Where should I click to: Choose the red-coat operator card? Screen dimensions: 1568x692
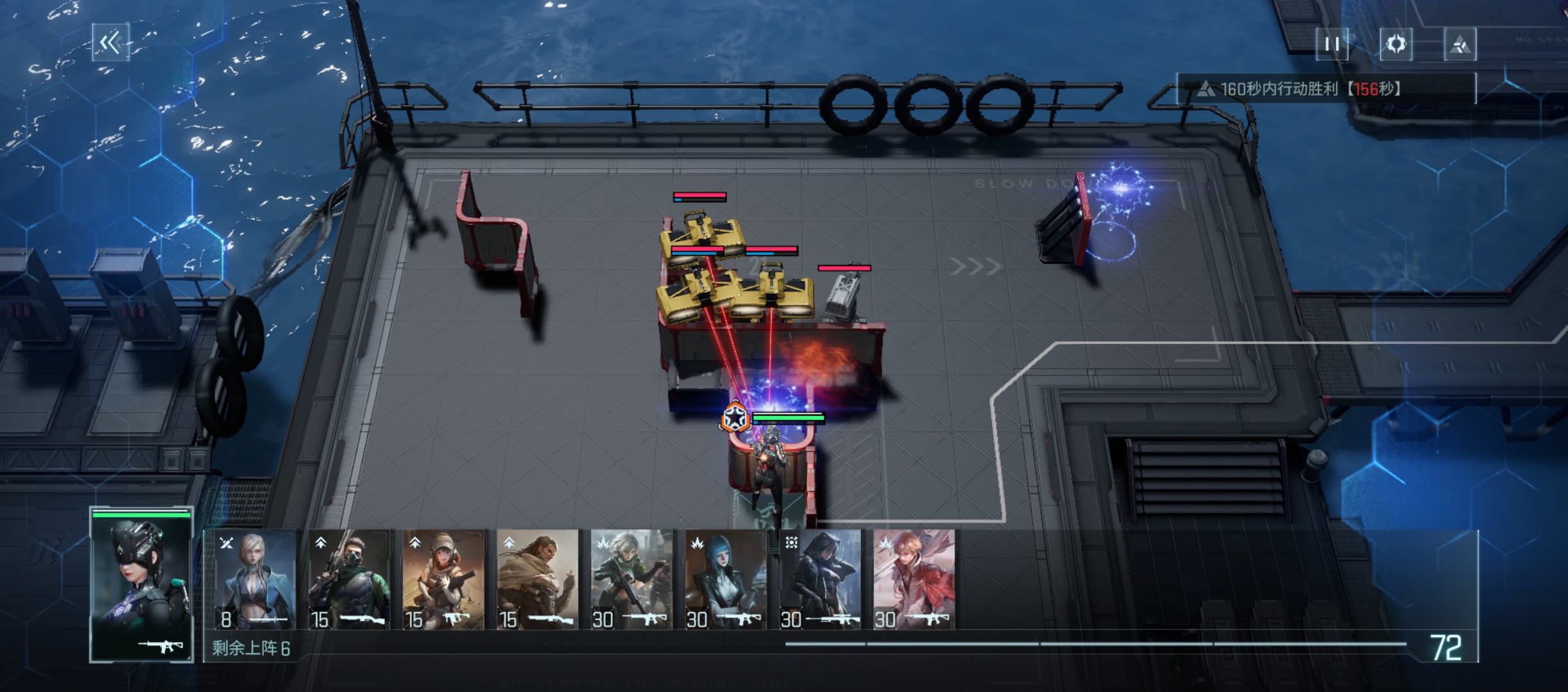point(914,579)
